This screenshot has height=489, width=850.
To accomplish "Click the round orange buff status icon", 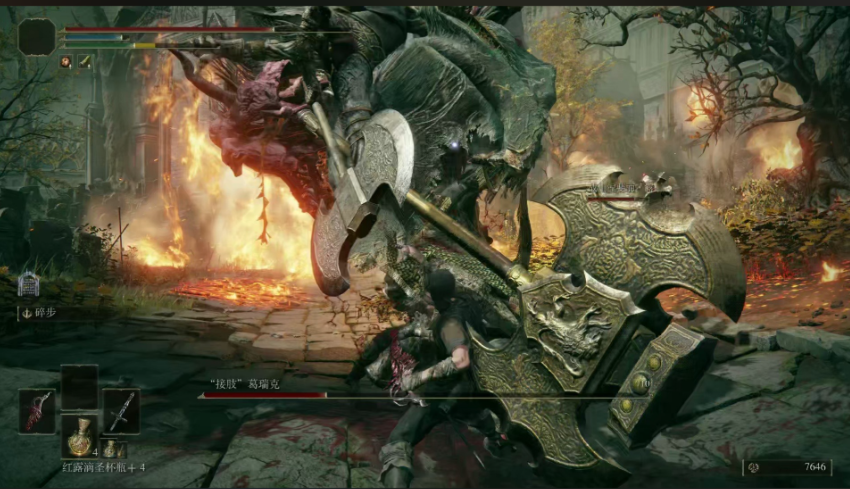I will (x=67, y=62).
